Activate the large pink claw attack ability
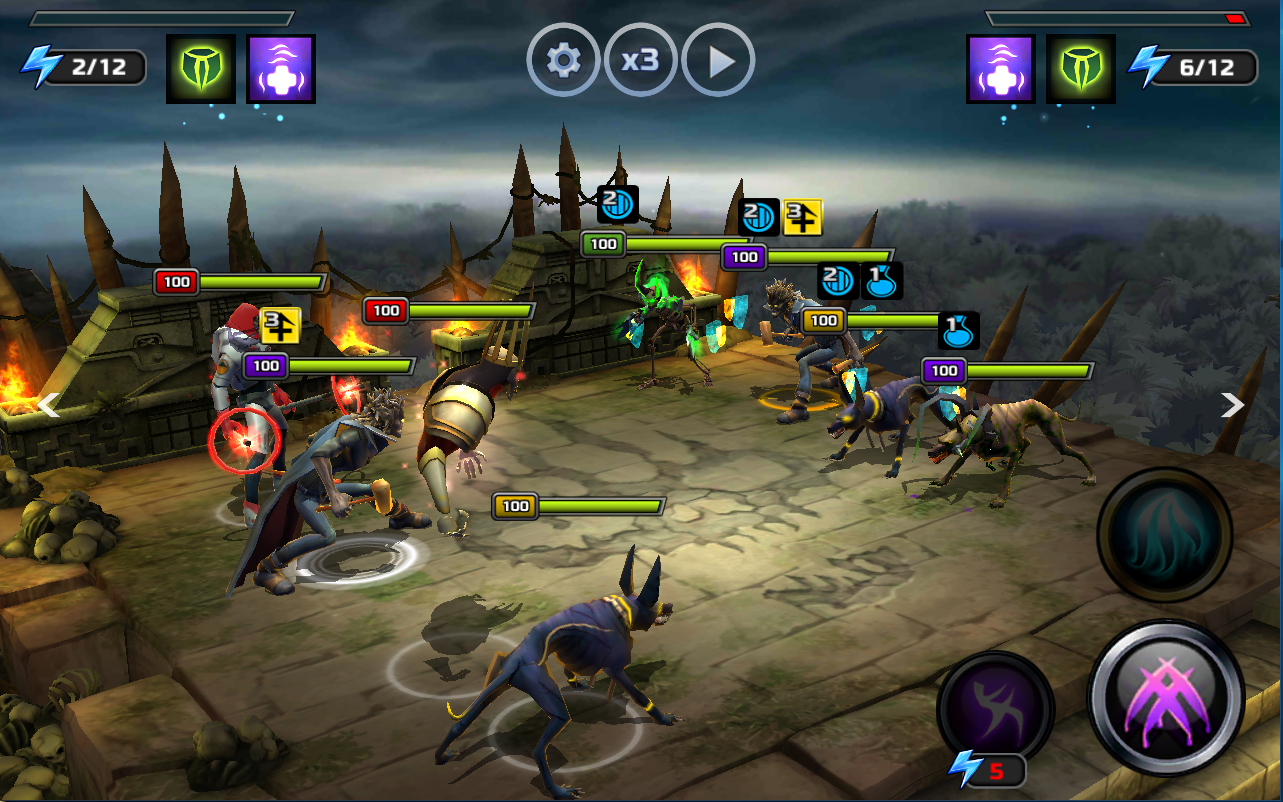This screenshot has width=1283, height=802. 1165,698
